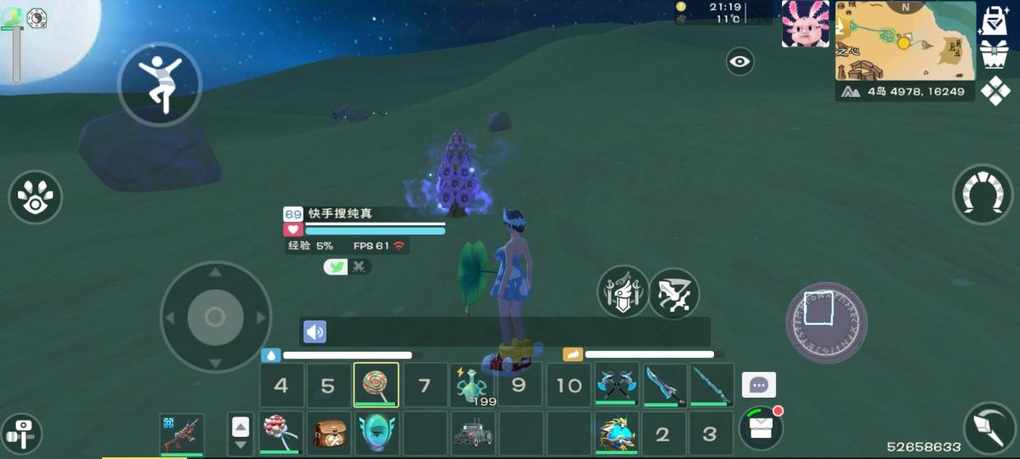Toggle the voice speaker icon
Screen dimensions: 1020x459
pyautogui.click(x=315, y=332)
